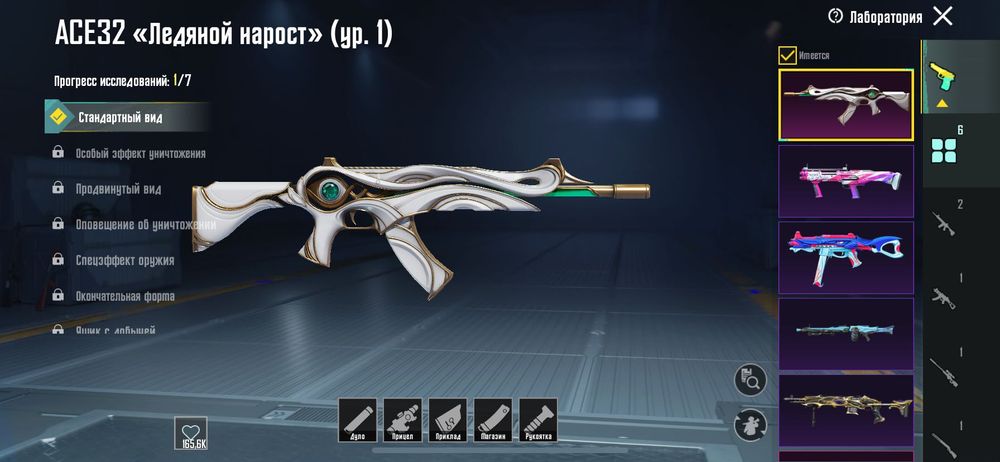The height and width of the screenshot is (462, 1000).
Task: Like the skin via heart icon
Action: click(191, 429)
